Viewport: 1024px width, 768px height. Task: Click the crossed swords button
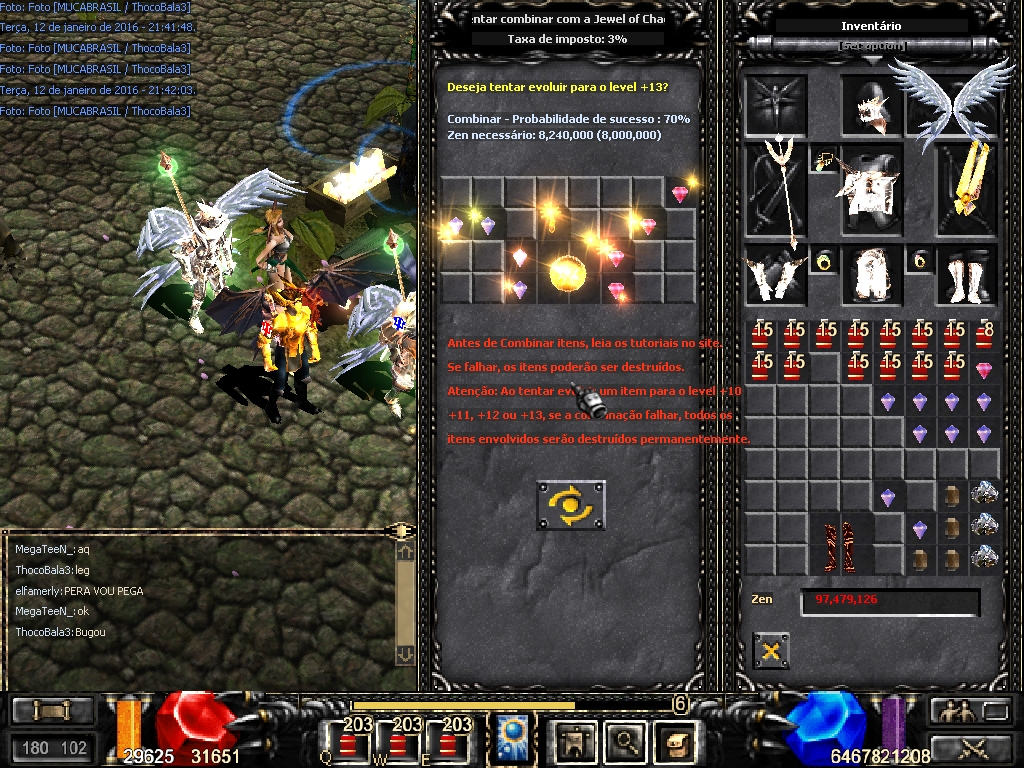pyautogui.click(x=971, y=747)
